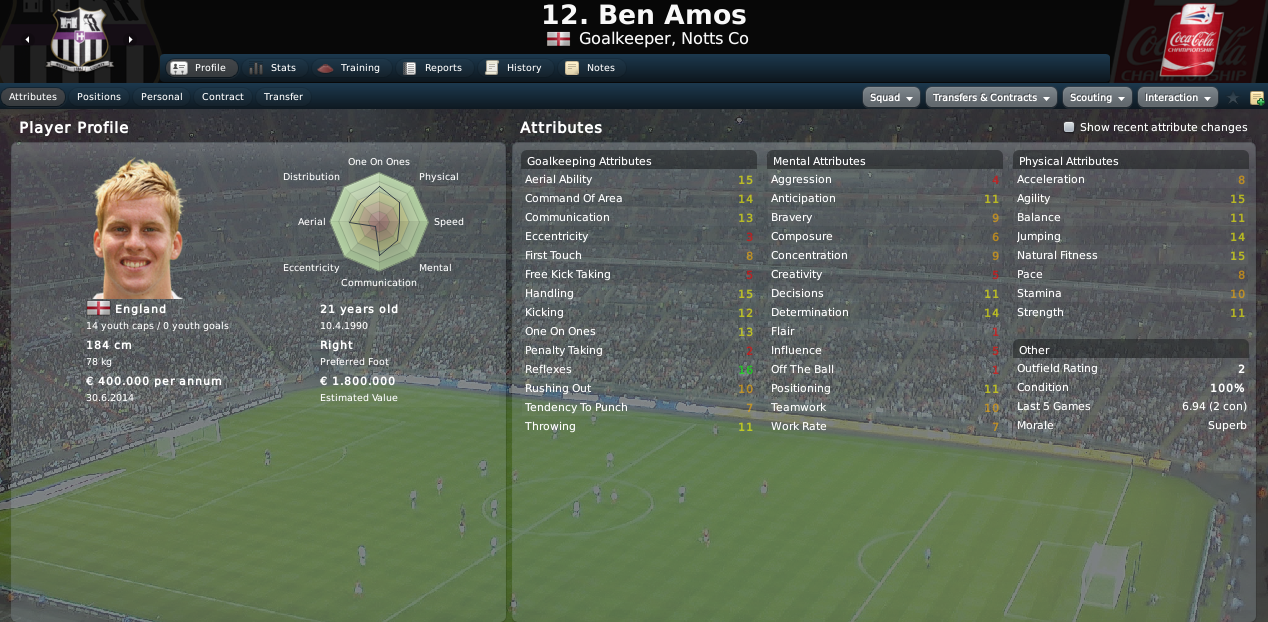Toggle Show recent attribute changes checkbox
This screenshot has height=622, width=1268.
click(x=1069, y=128)
